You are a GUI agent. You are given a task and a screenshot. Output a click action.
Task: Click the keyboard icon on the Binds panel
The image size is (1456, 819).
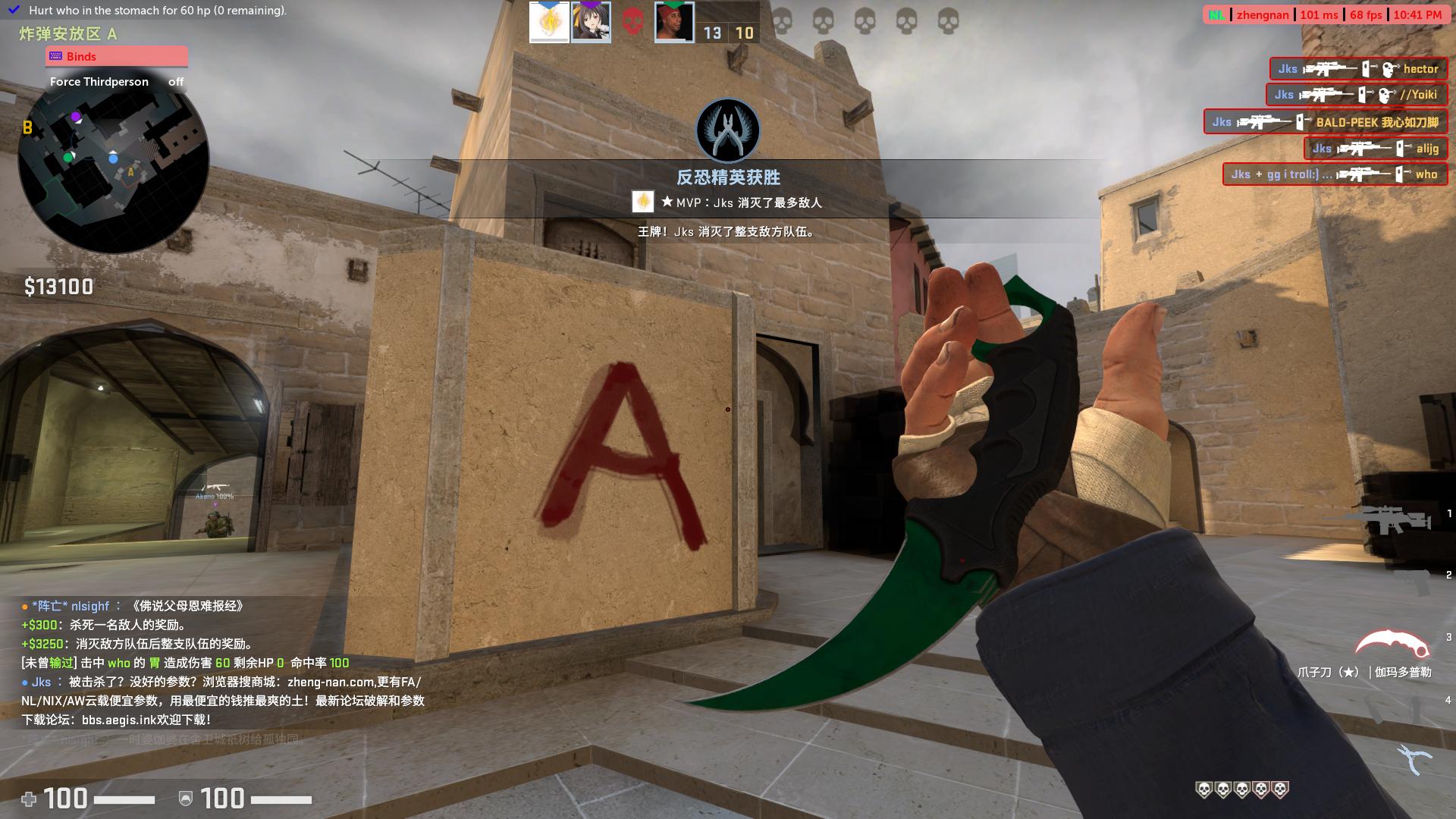pyautogui.click(x=56, y=56)
